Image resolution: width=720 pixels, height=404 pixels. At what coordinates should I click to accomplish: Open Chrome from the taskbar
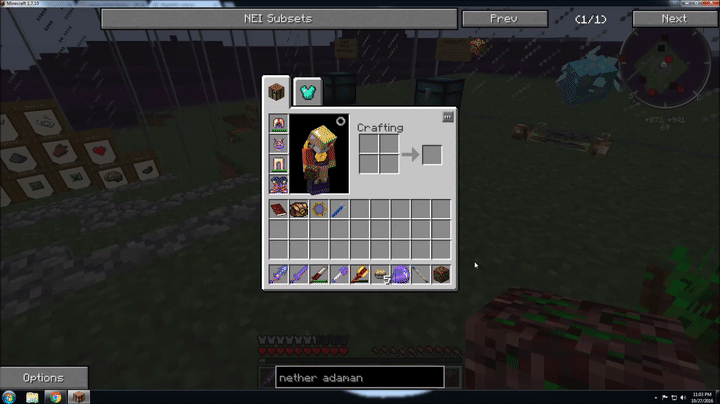pos(55,397)
